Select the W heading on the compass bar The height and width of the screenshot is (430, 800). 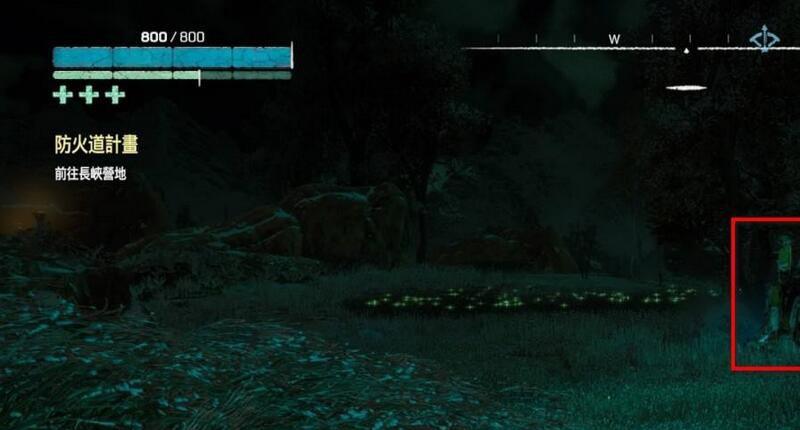coord(614,39)
